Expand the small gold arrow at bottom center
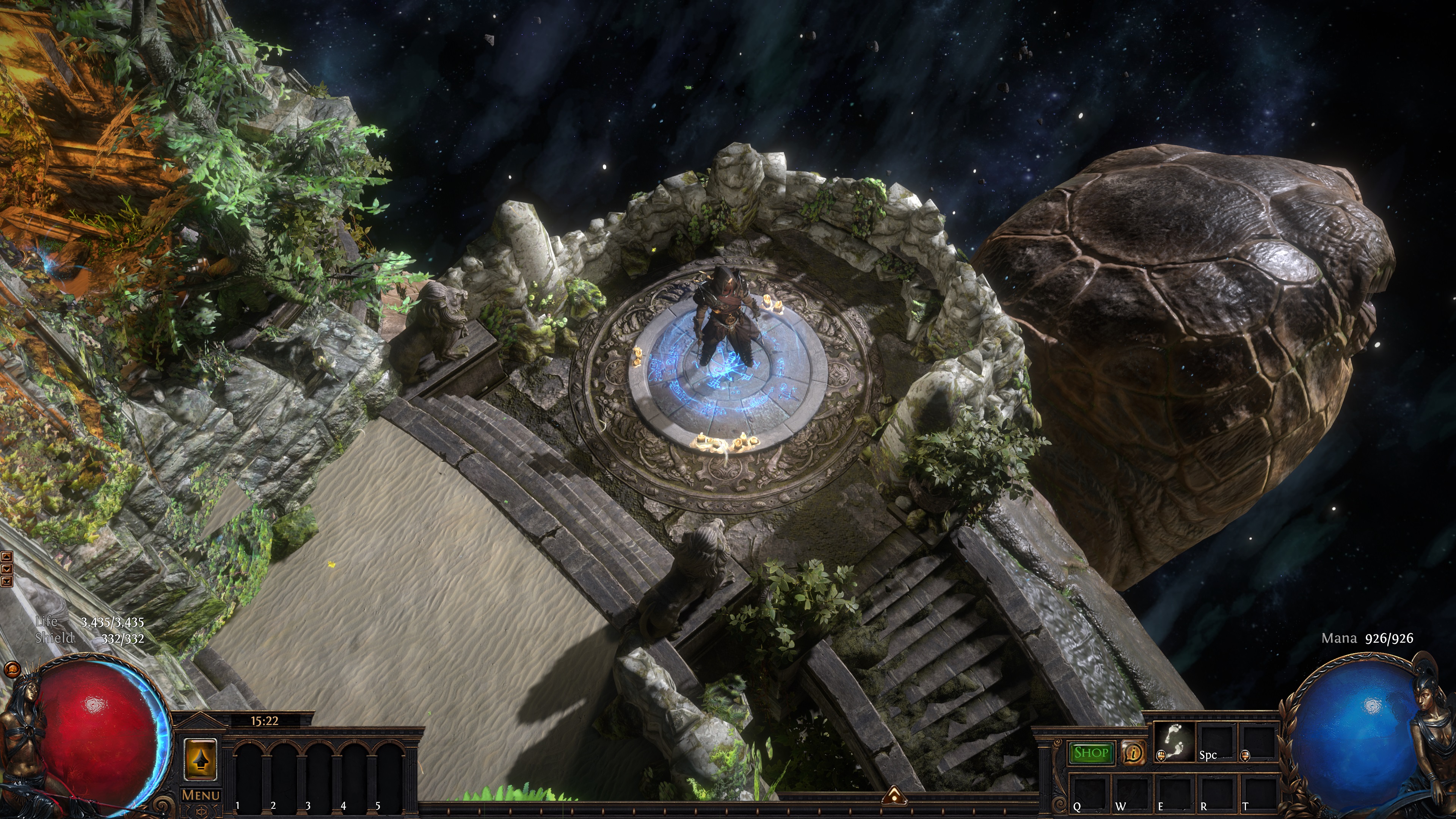The height and width of the screenshot is (819, 1456). [x=894, y=796]
